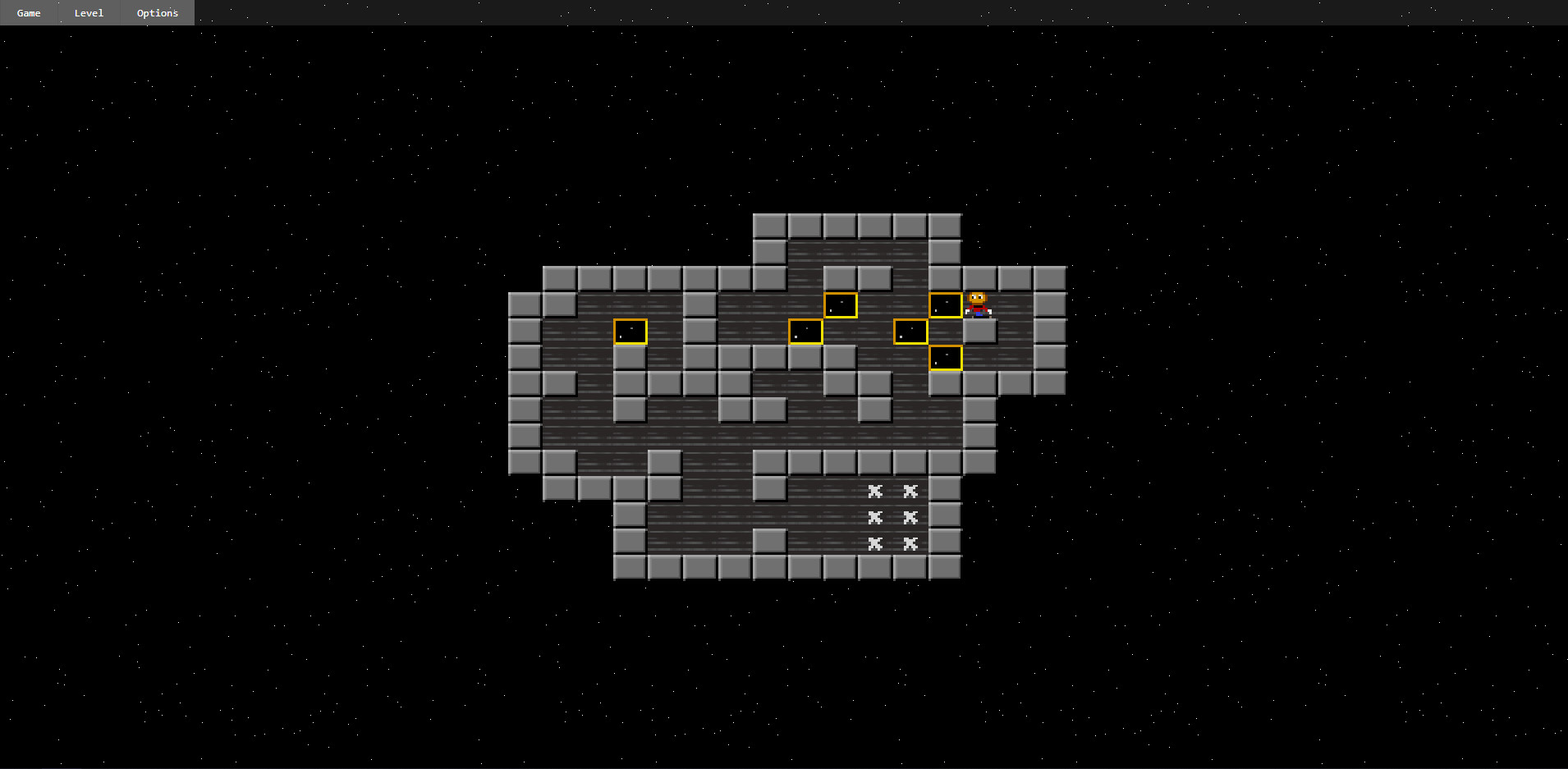Image resolution: width=1568 pixels, height=769 pixels.
Task: Select the middle-row right X target
Action: pyautogui.click(x=910, y=517)
